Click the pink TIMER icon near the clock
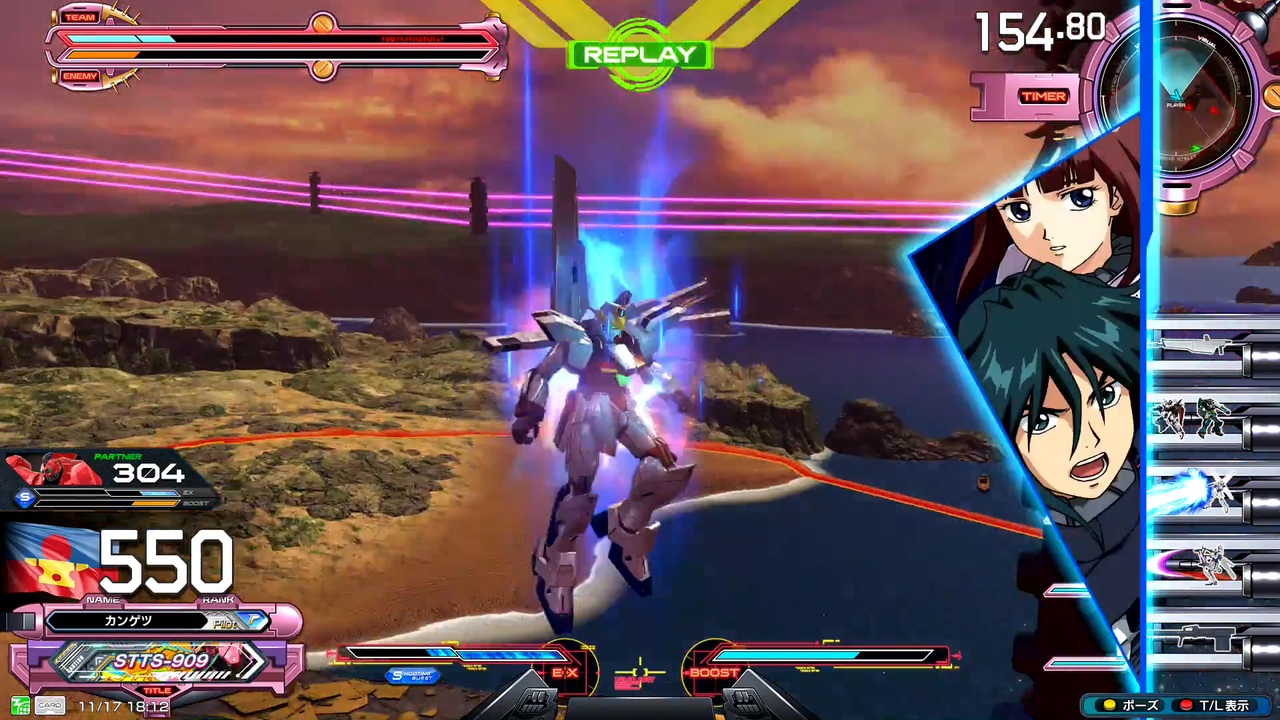 point(1043,96)
